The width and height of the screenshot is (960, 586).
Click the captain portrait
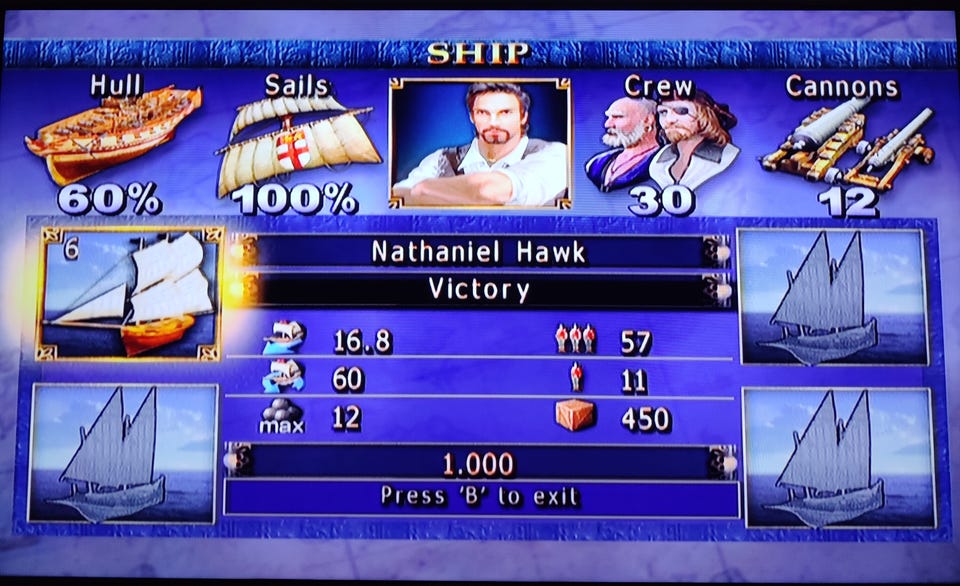pyautogui.click(x=480, y=142)
